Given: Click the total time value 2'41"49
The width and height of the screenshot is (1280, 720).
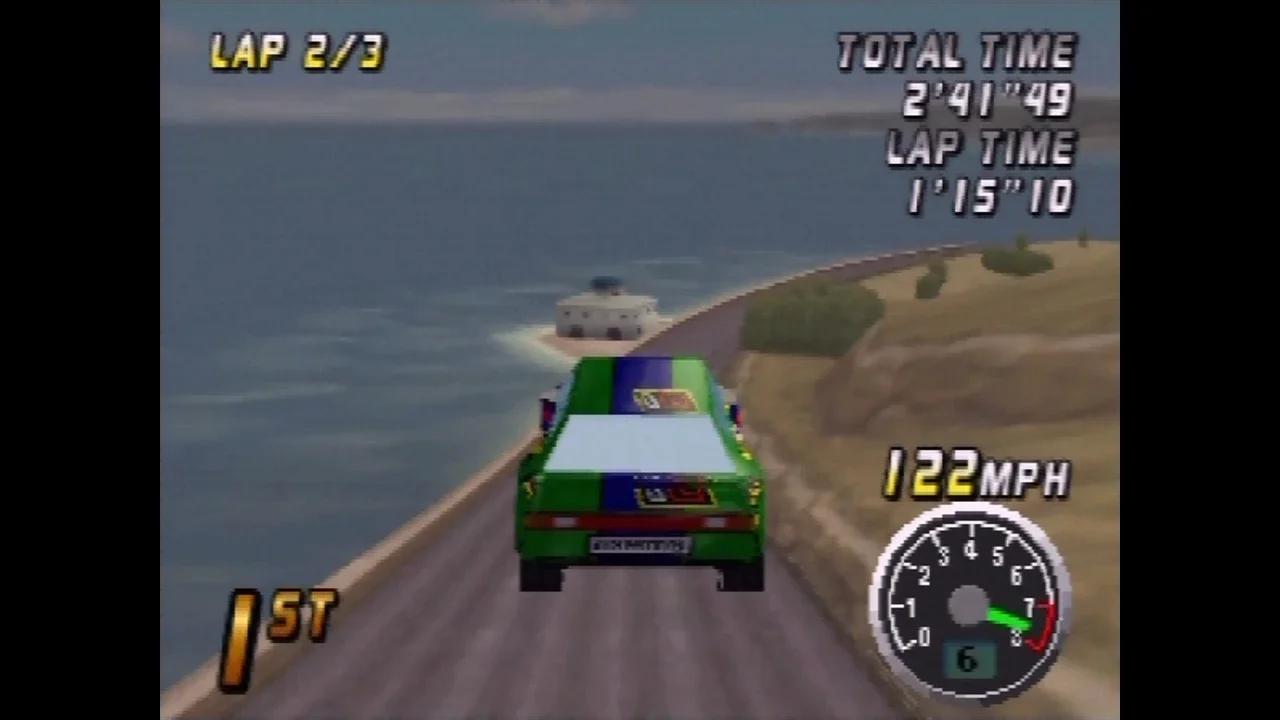Looking at the screenshot, I should (x=985, y=100).
